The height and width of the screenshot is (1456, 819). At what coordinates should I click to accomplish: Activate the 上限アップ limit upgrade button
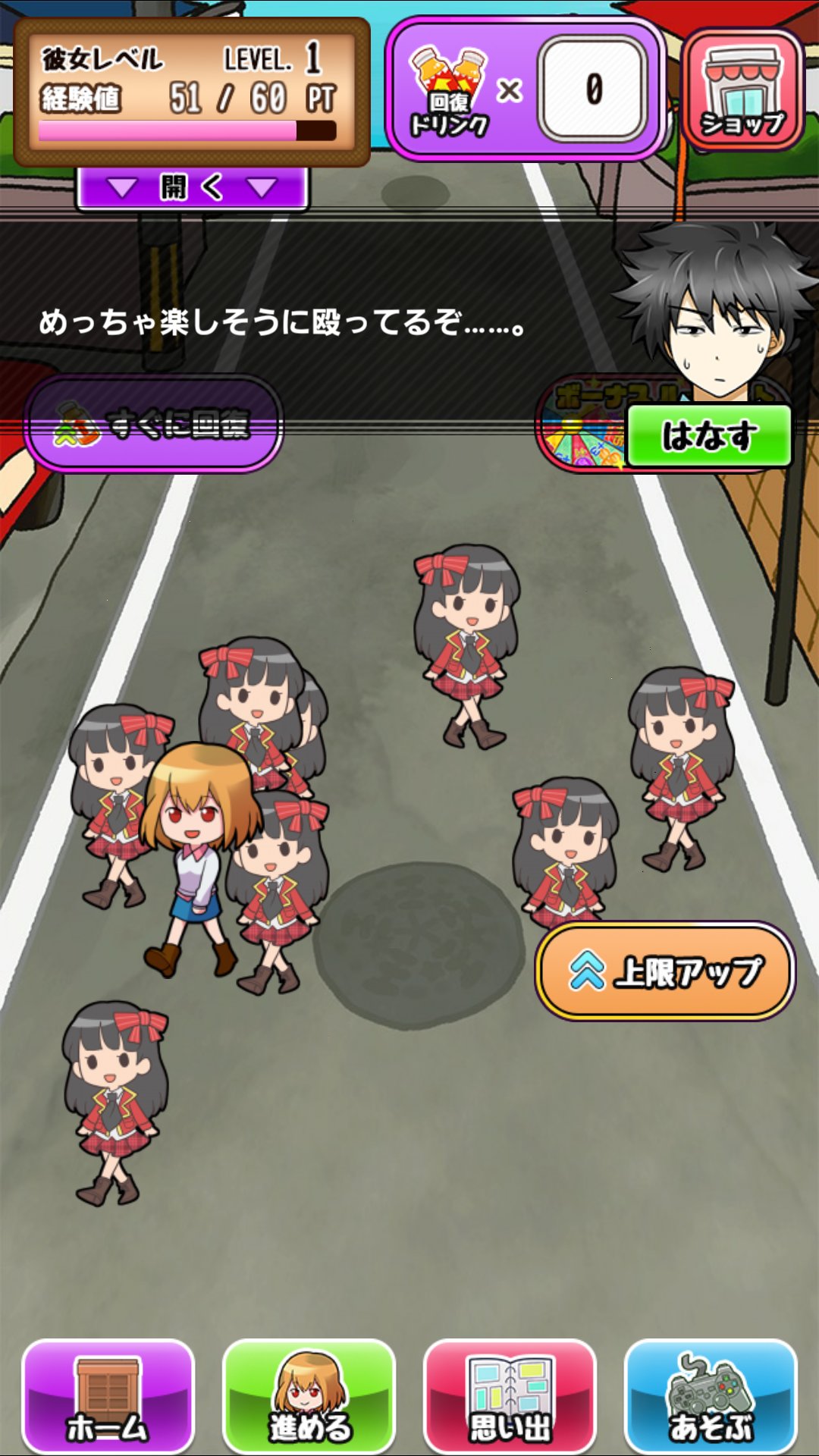click(x=666, y=971)
